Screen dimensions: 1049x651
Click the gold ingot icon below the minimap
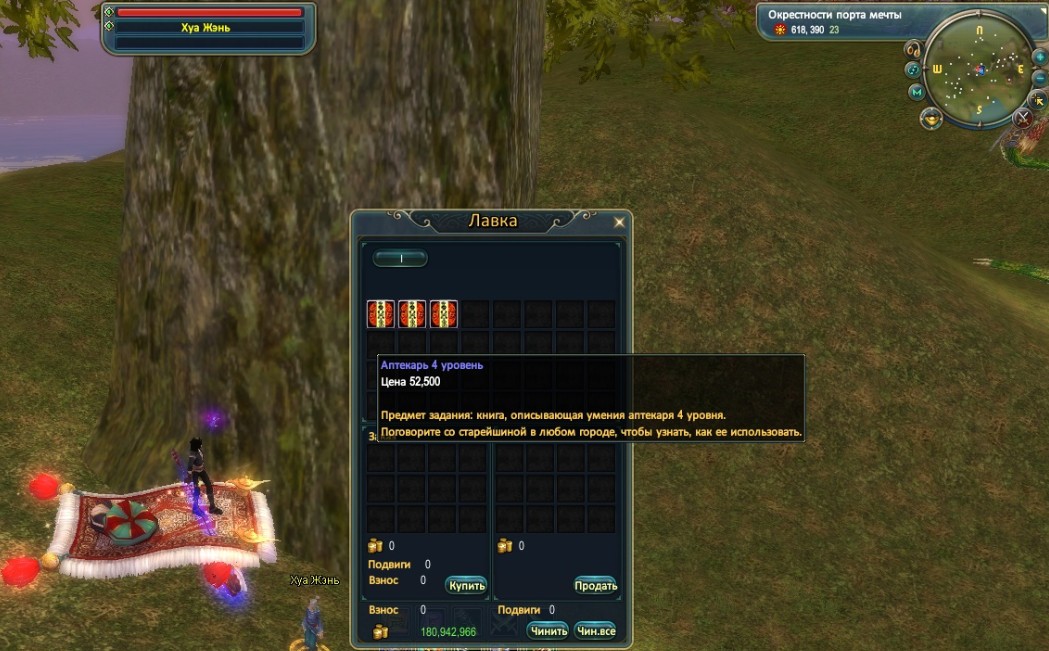click(x=932, y=118)
